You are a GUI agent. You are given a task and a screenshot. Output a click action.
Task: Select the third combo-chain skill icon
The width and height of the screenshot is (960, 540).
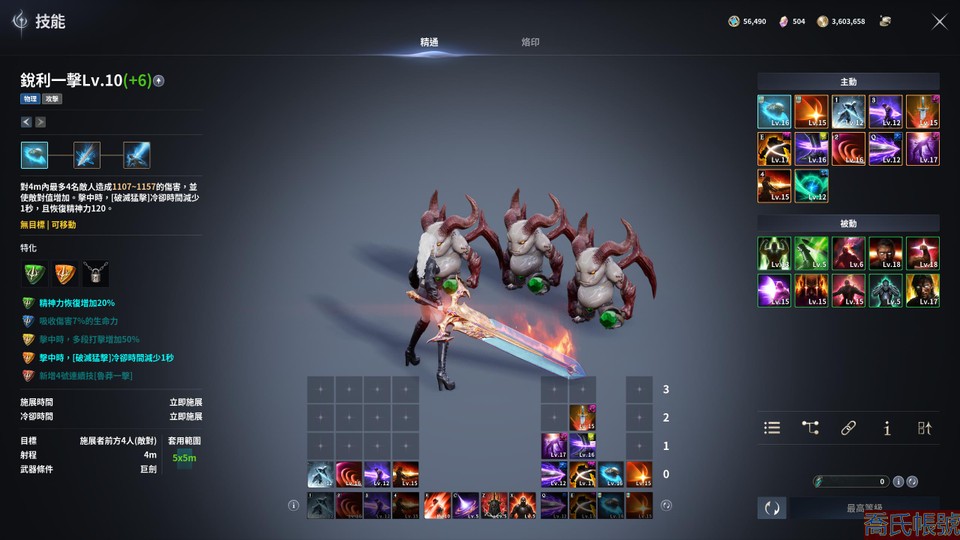tap(137, 155)
